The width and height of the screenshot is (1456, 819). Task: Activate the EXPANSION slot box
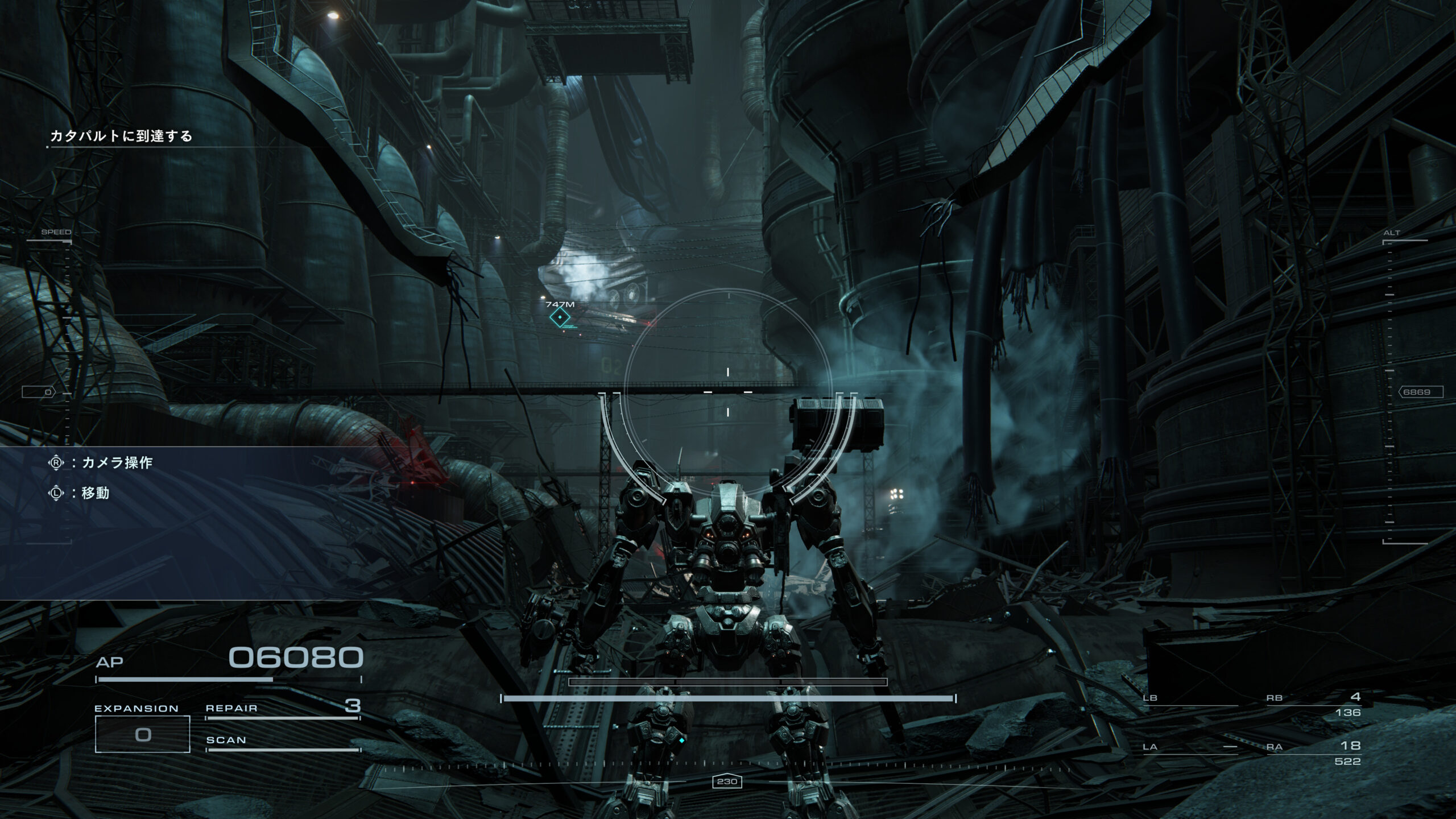(142, 734)
